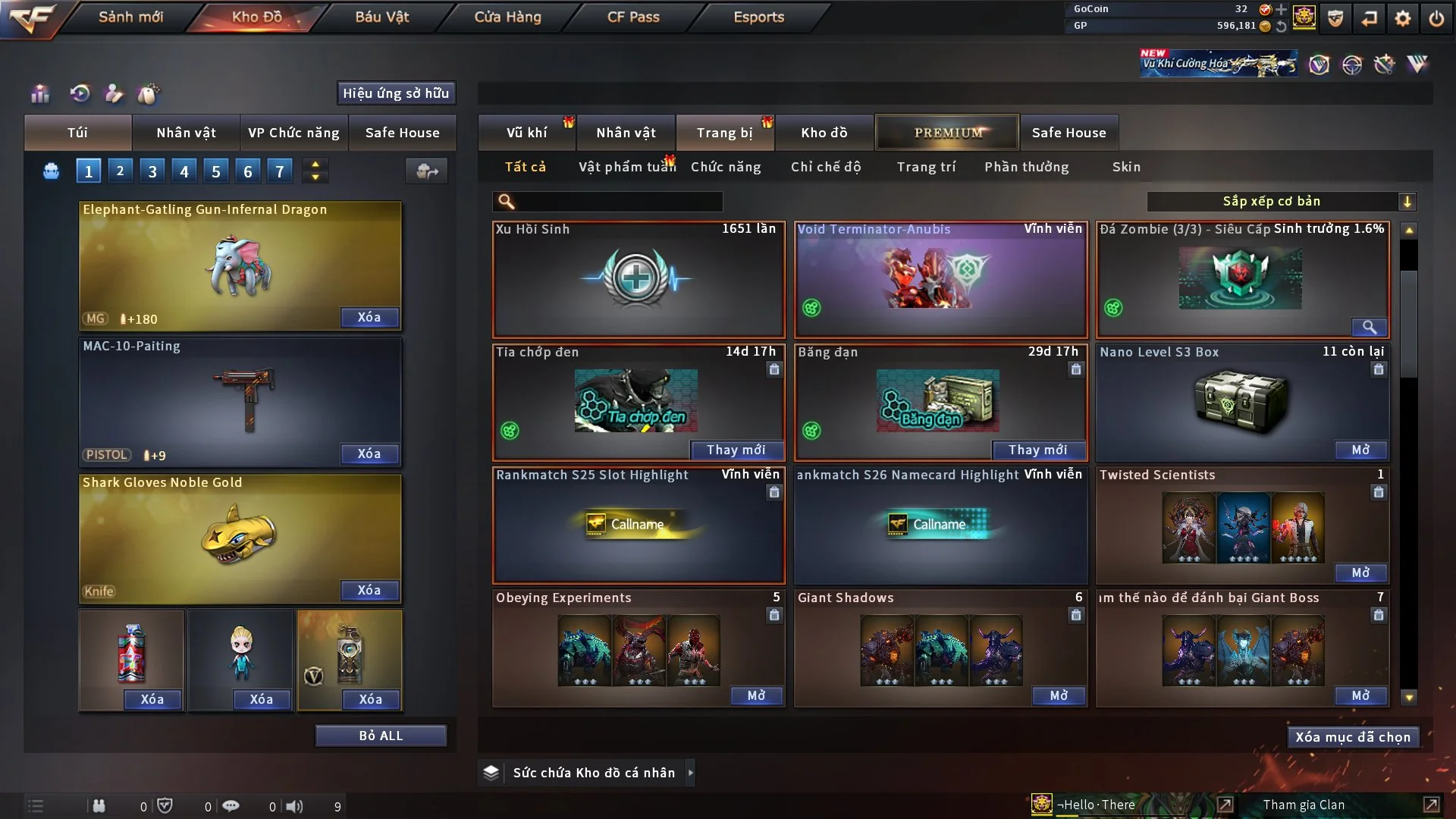Open the gear settings icon
This screenshot has height=819, width=1456.
(x=1403, y=18)
